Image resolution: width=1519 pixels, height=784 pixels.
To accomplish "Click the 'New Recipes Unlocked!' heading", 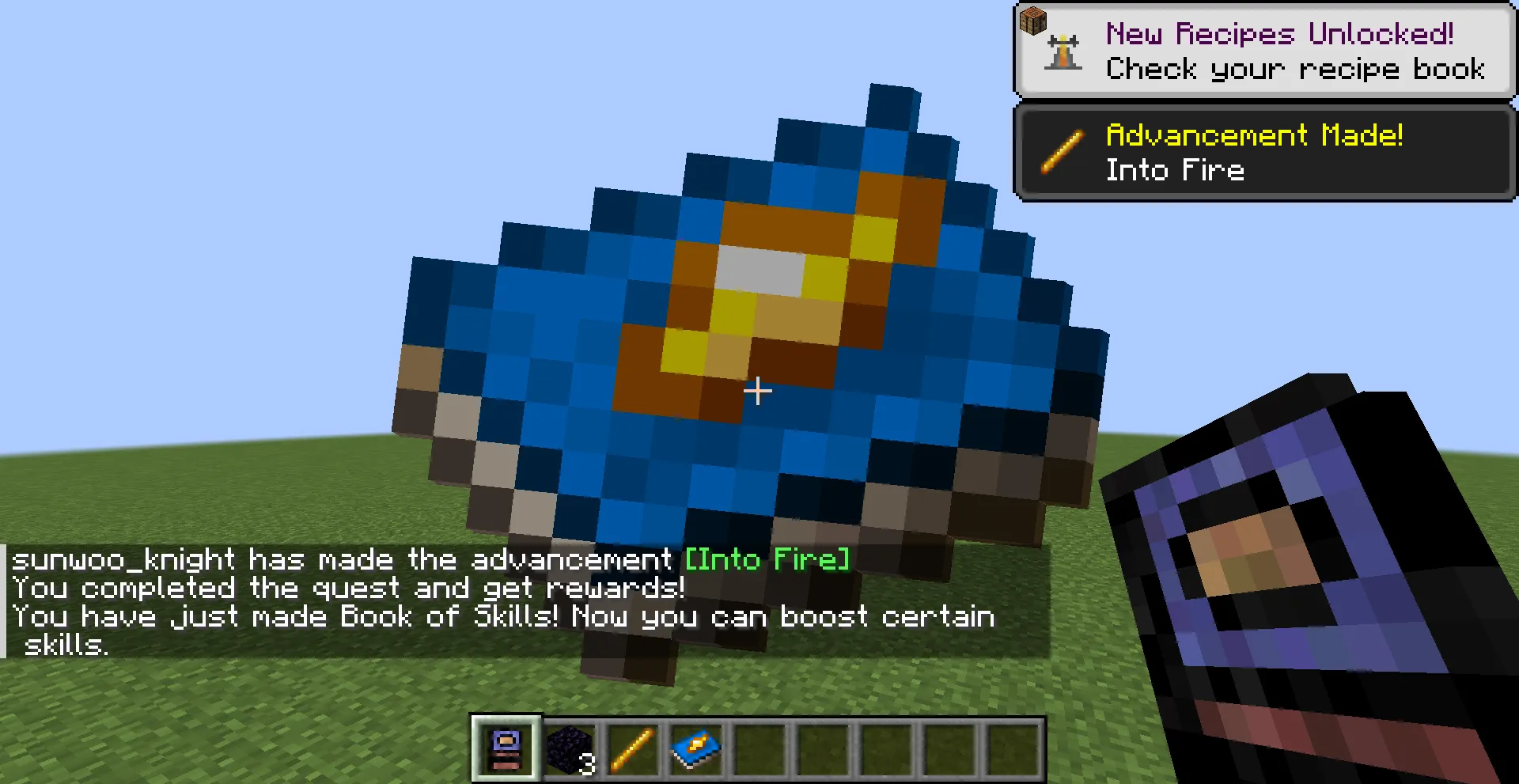I will [1279, 34].
